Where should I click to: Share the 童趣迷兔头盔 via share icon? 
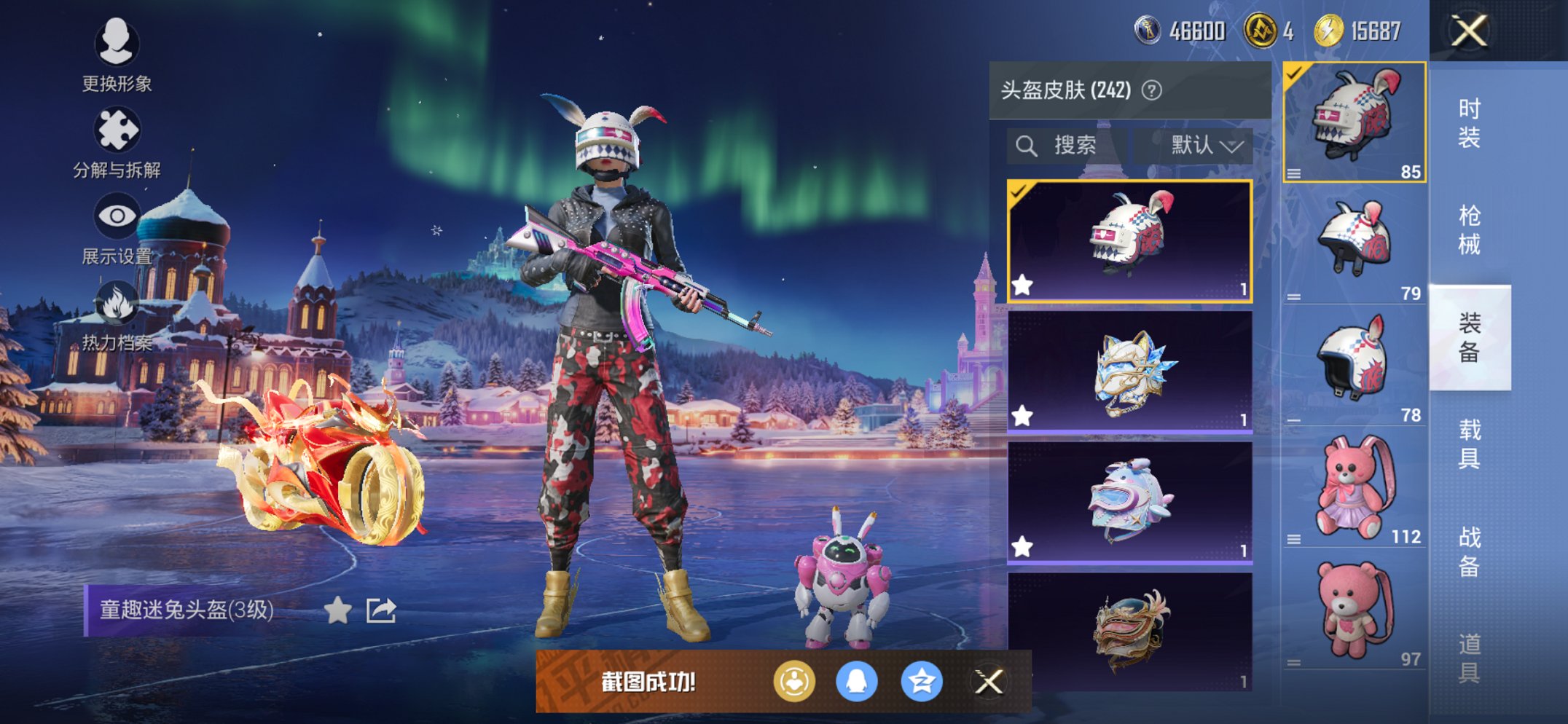click(382, 610)
